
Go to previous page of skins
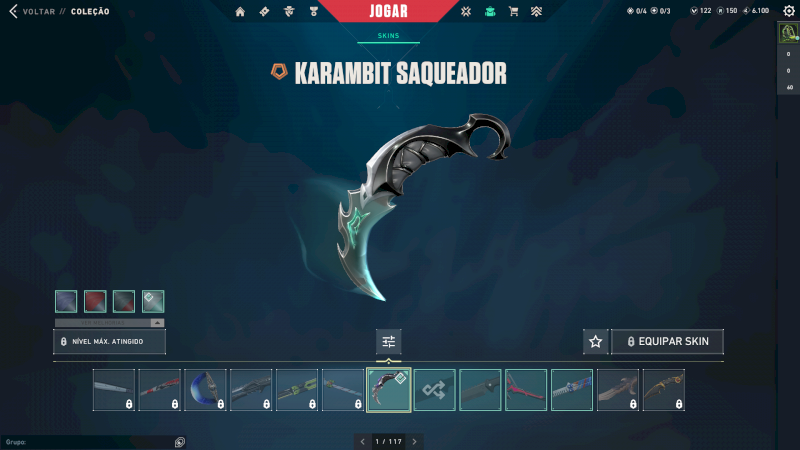(363, 441)
